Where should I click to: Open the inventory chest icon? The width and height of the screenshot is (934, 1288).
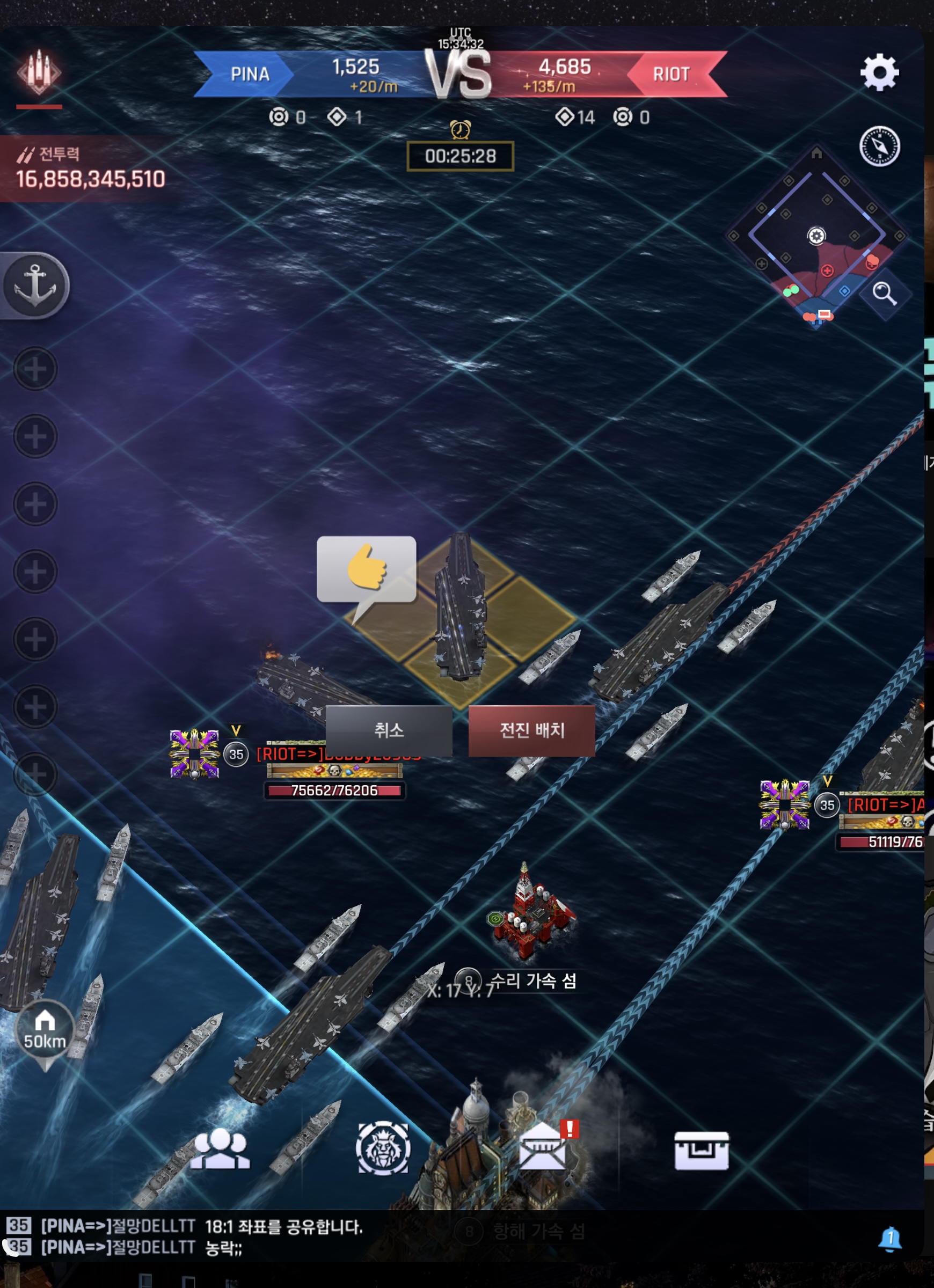click(x=701, y=1150)
